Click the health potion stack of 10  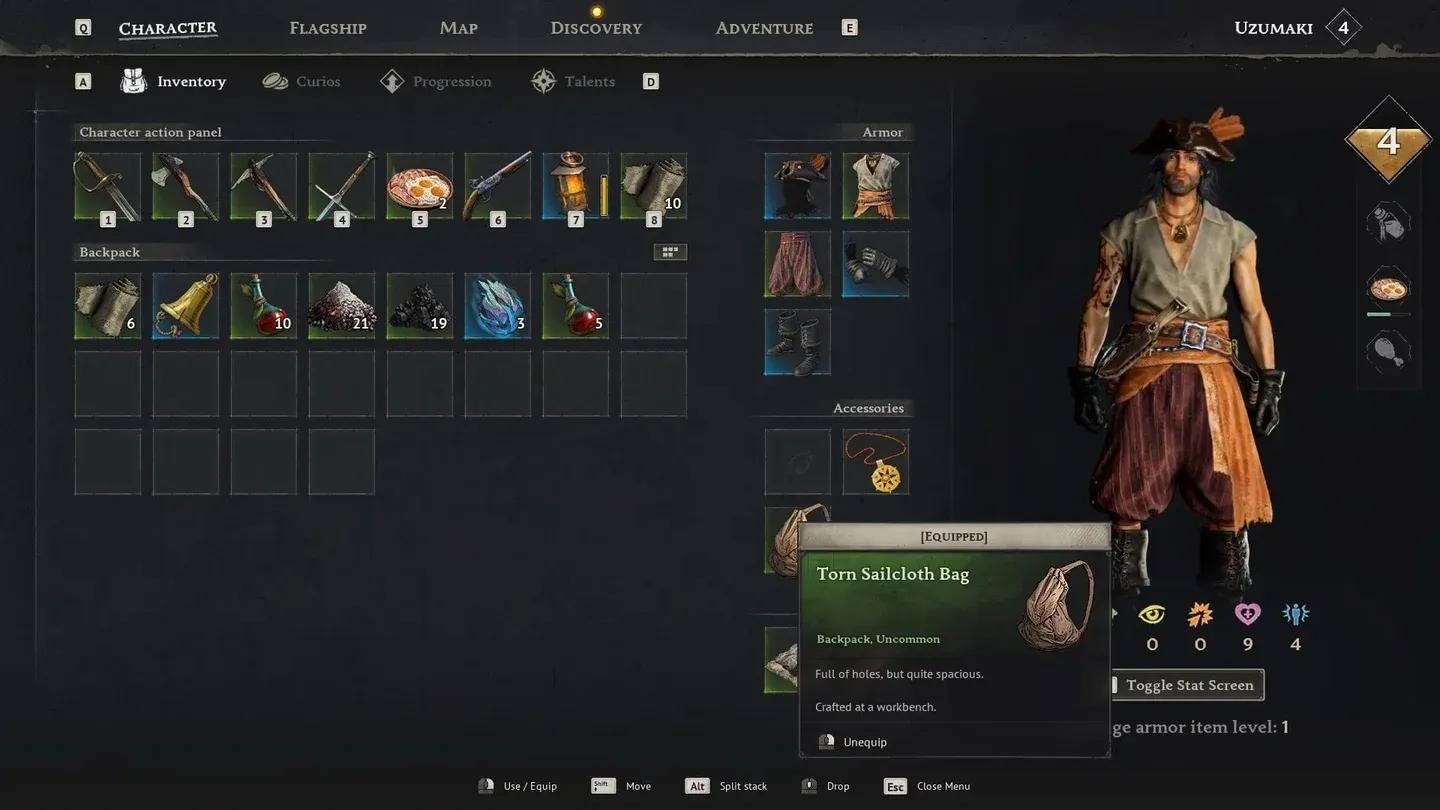coord(263,304)
